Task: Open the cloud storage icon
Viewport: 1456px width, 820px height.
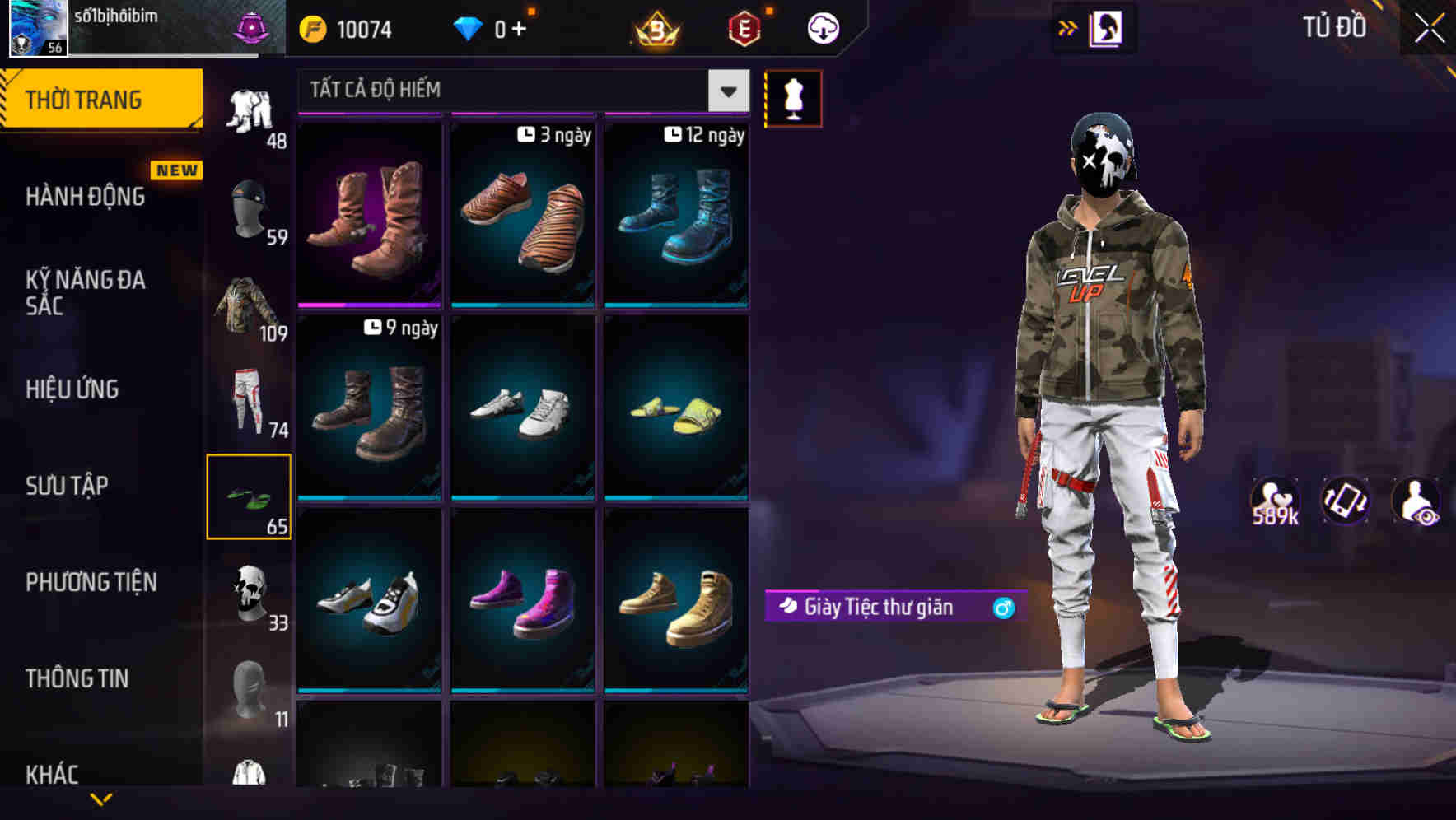Action: click(x=822, y=27)
